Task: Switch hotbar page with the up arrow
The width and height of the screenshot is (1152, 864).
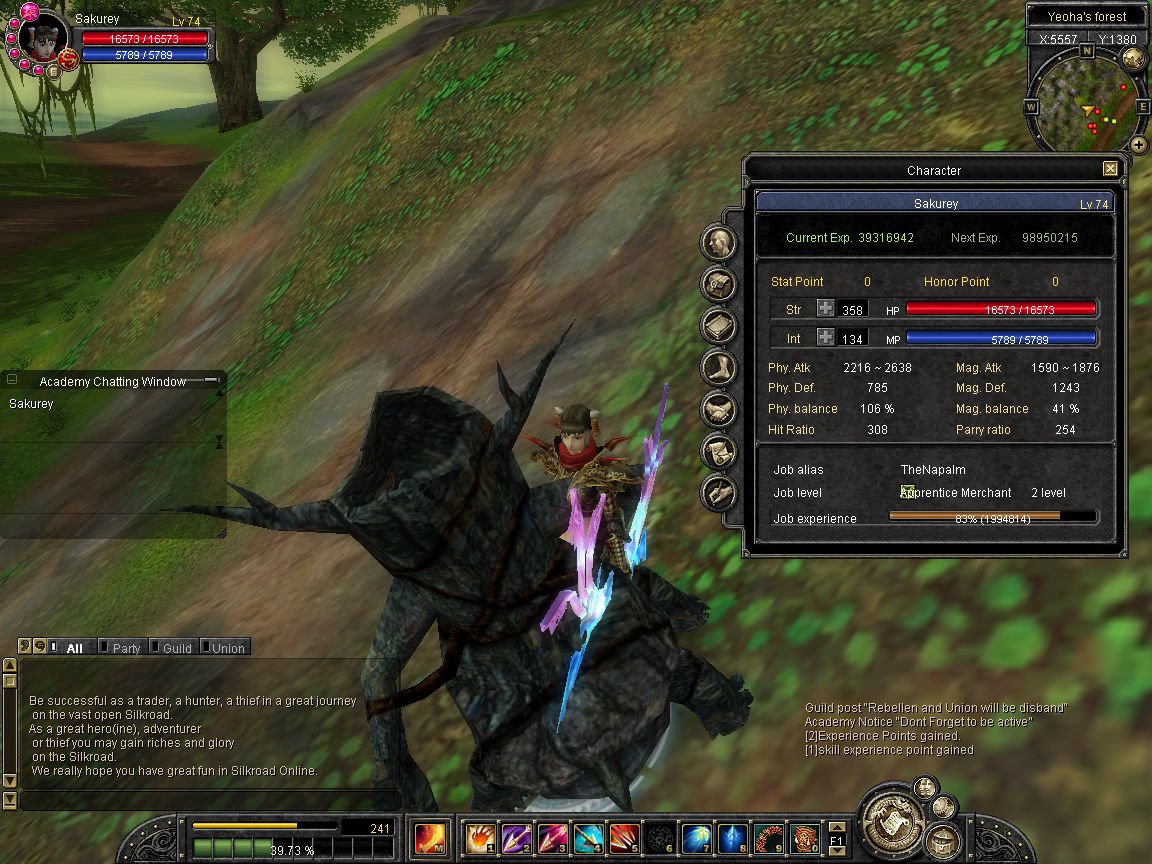Action: (x=836, y=827)
